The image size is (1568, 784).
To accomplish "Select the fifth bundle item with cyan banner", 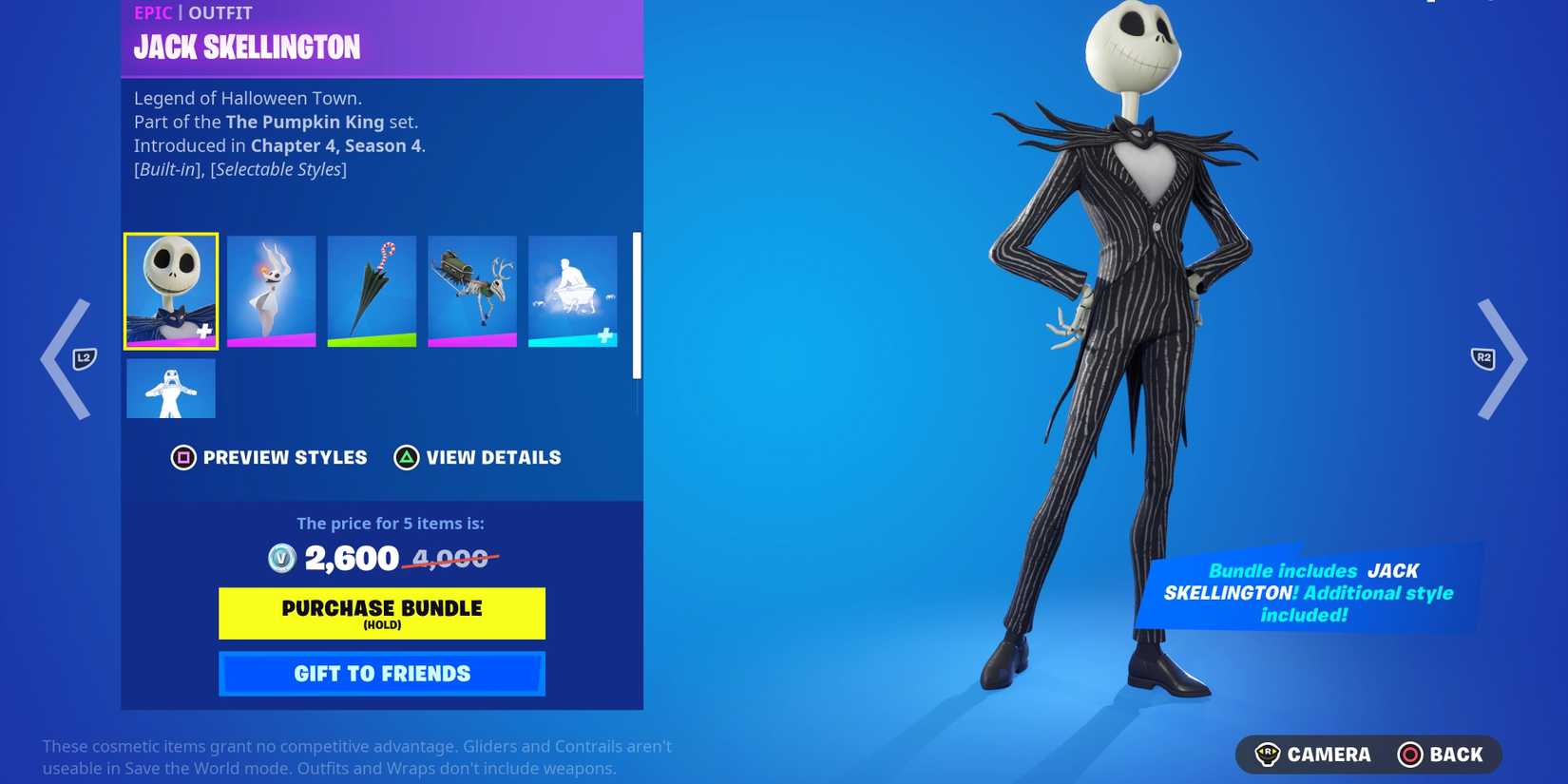I will 572,290.
